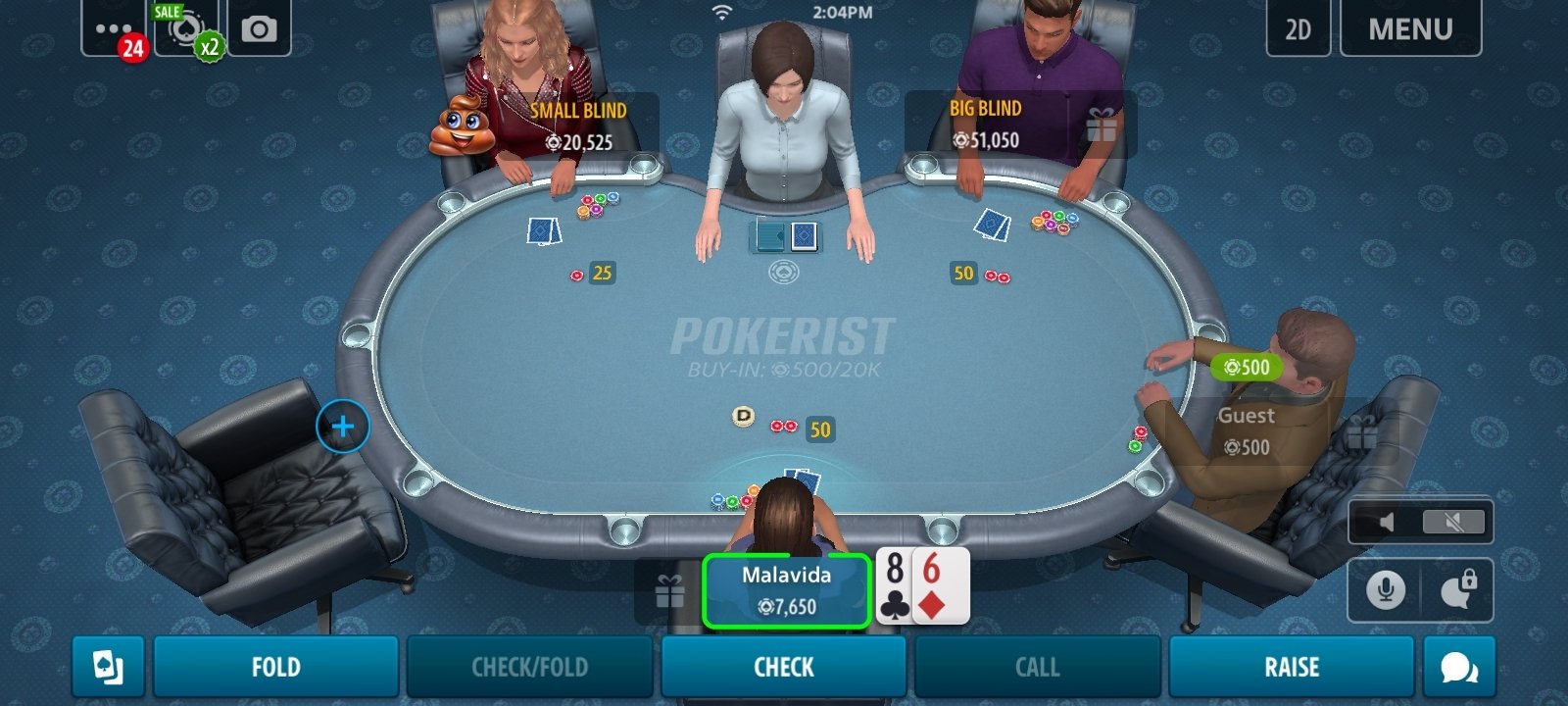The width and height of the screenshot is (1568, 706).
Task: Open the gift icon next to Malavida
Action: 669,591
